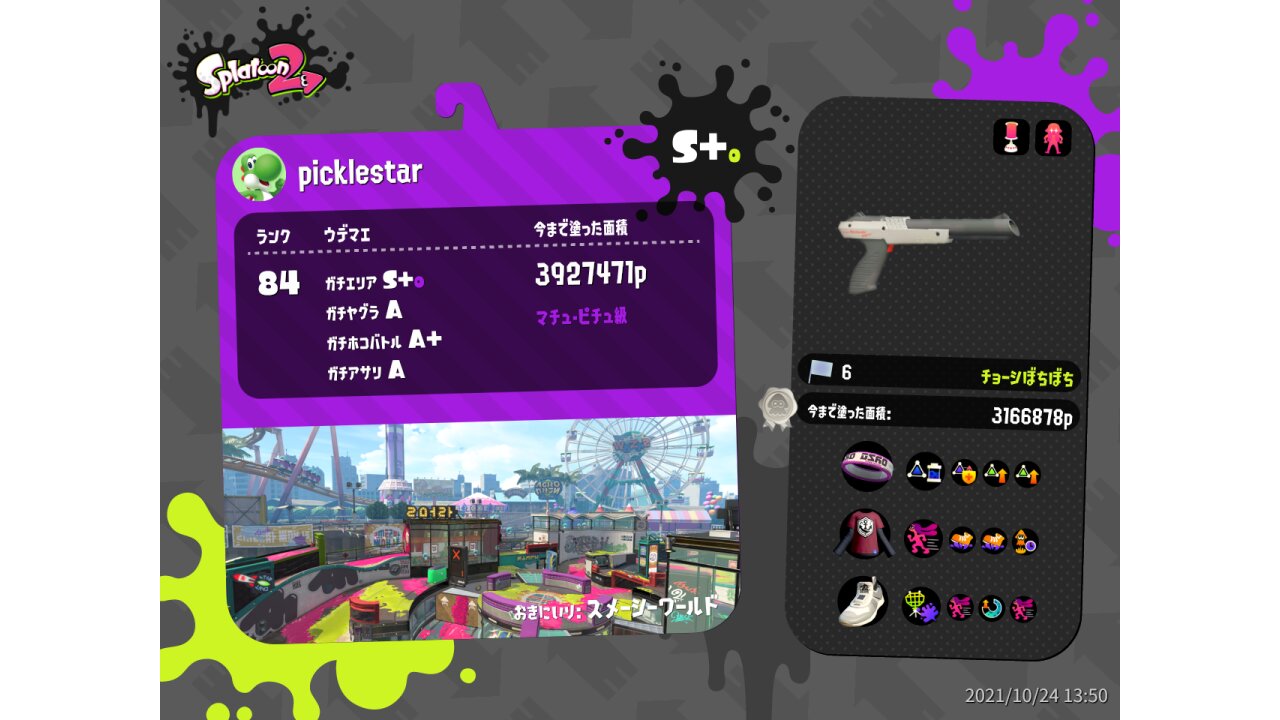Click the picklestar player name
Image resolution: width=1280 pixels, height=720 pixels.
click(360, 174)
